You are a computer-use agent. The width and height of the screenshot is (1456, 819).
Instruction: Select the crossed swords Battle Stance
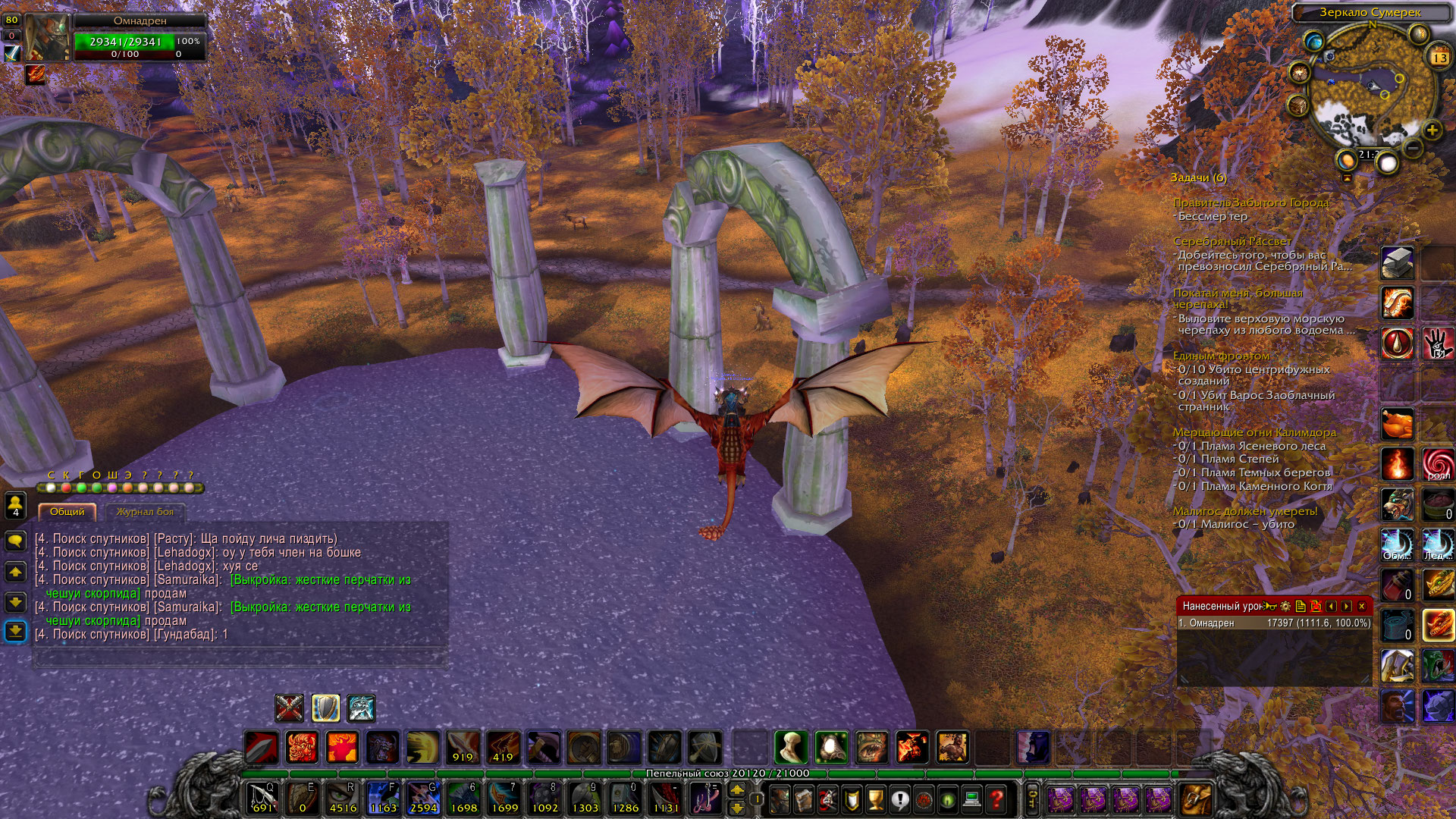coord(289,708)
